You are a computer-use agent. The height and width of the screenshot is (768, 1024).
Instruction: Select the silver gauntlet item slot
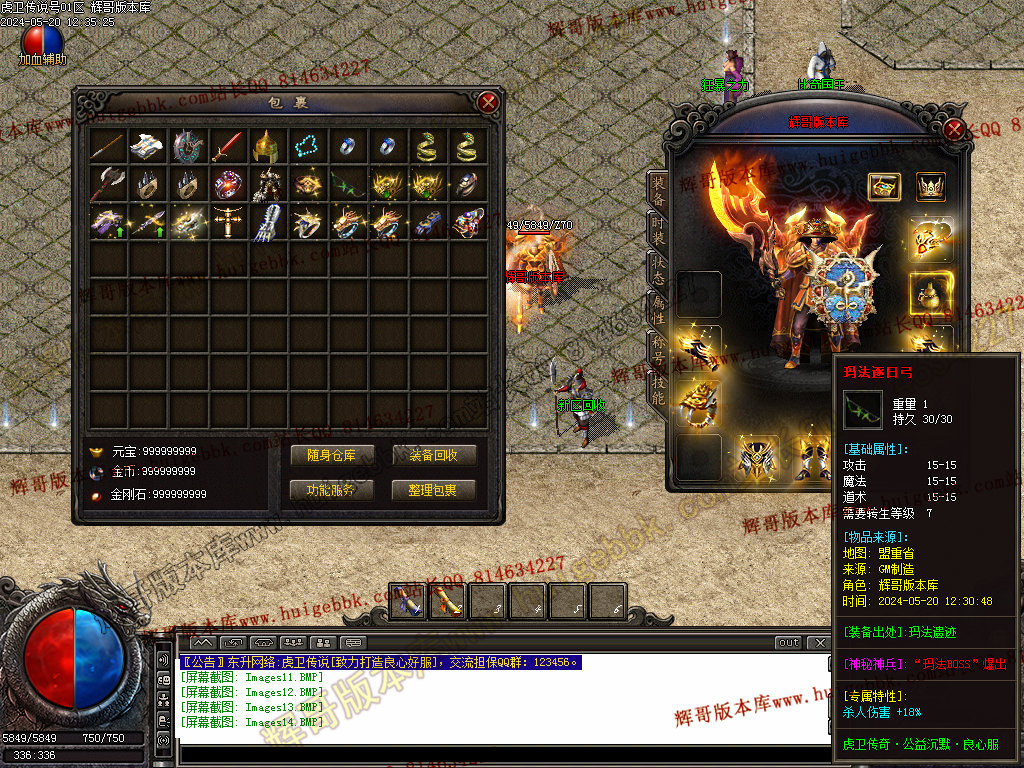(267, 223)
